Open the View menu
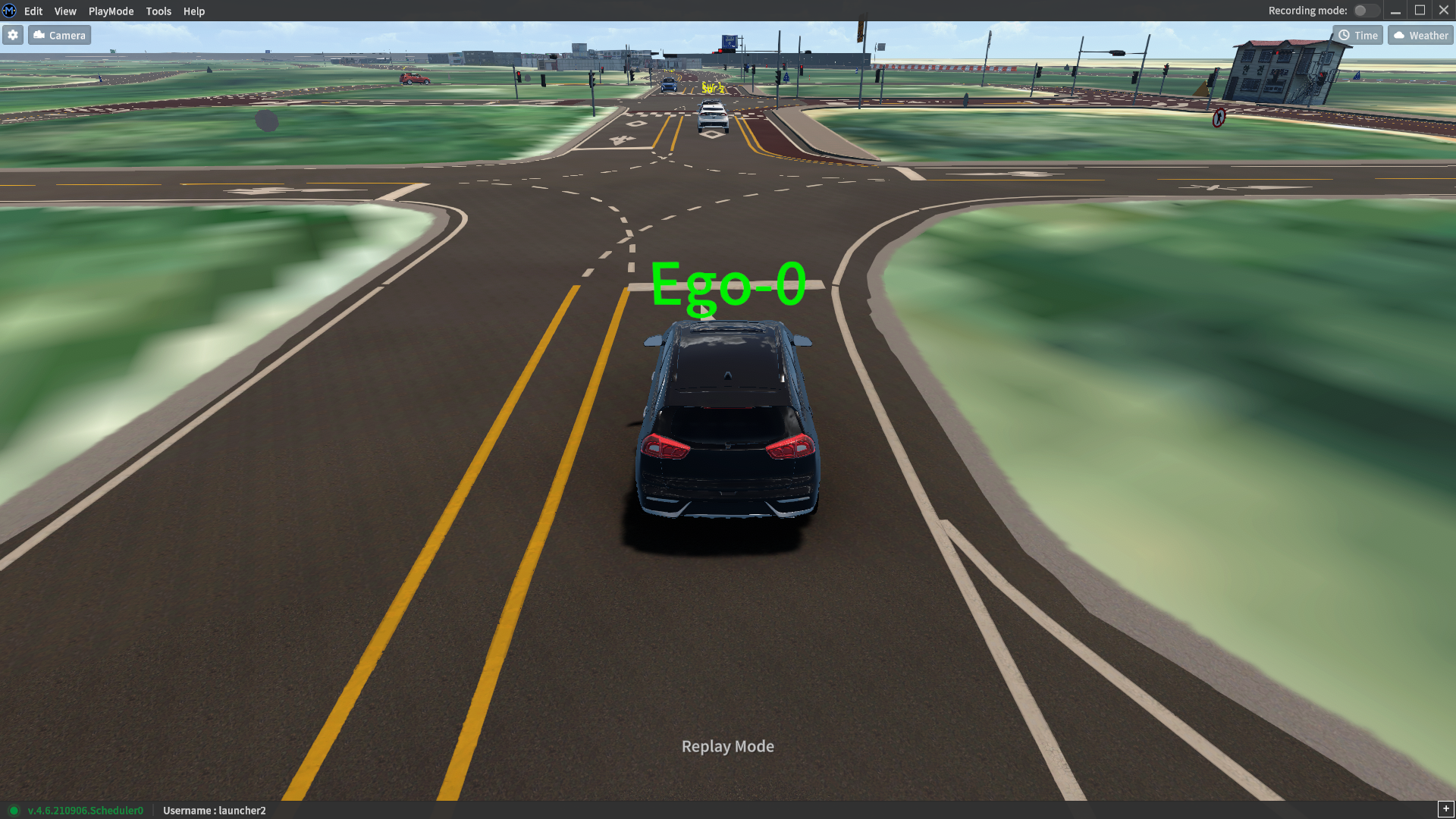 (x=65, y=11)
